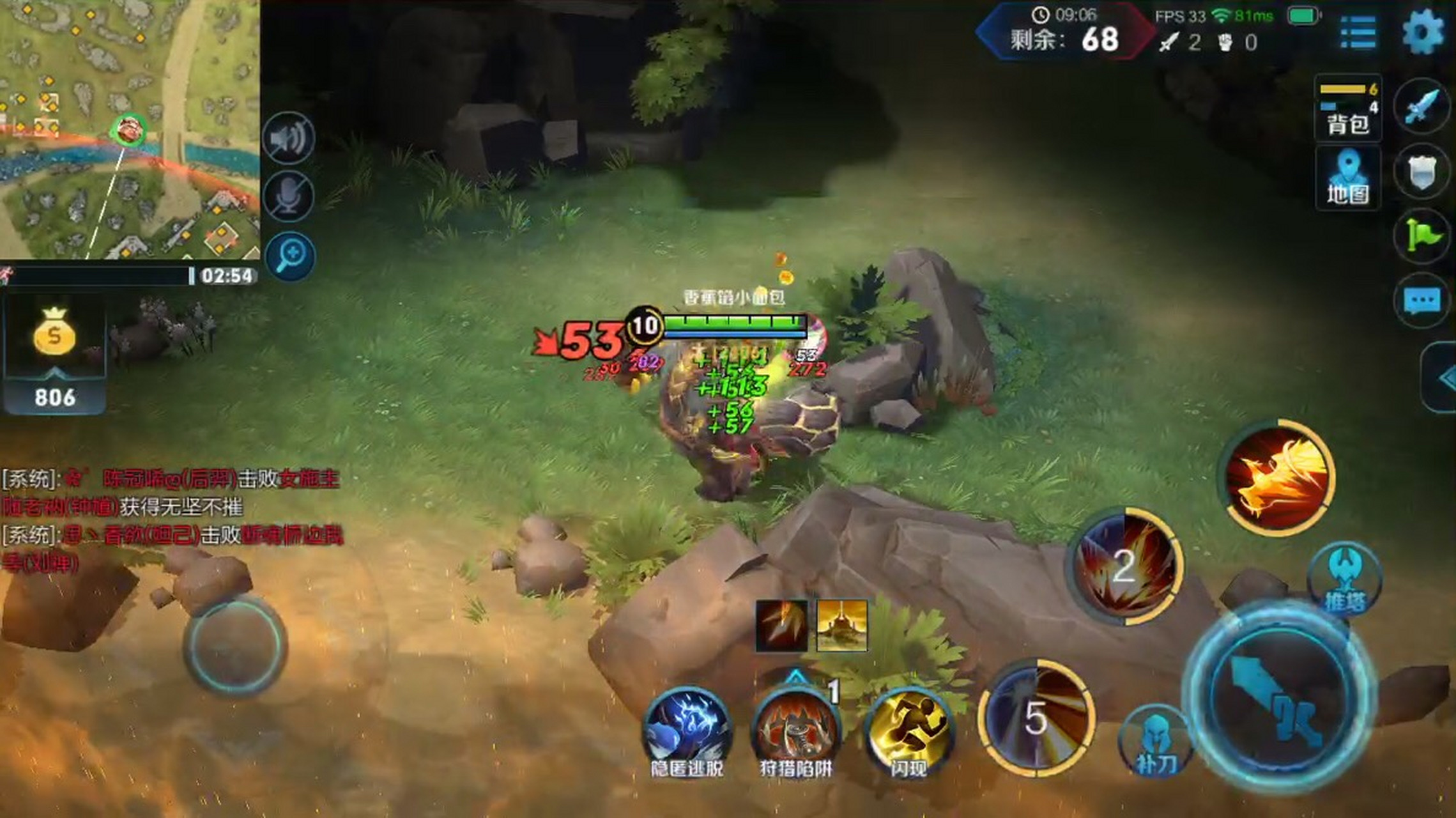Toggle the microphone voice button
The width and height of the screenshot is (1456, 818).
(289, 196)
